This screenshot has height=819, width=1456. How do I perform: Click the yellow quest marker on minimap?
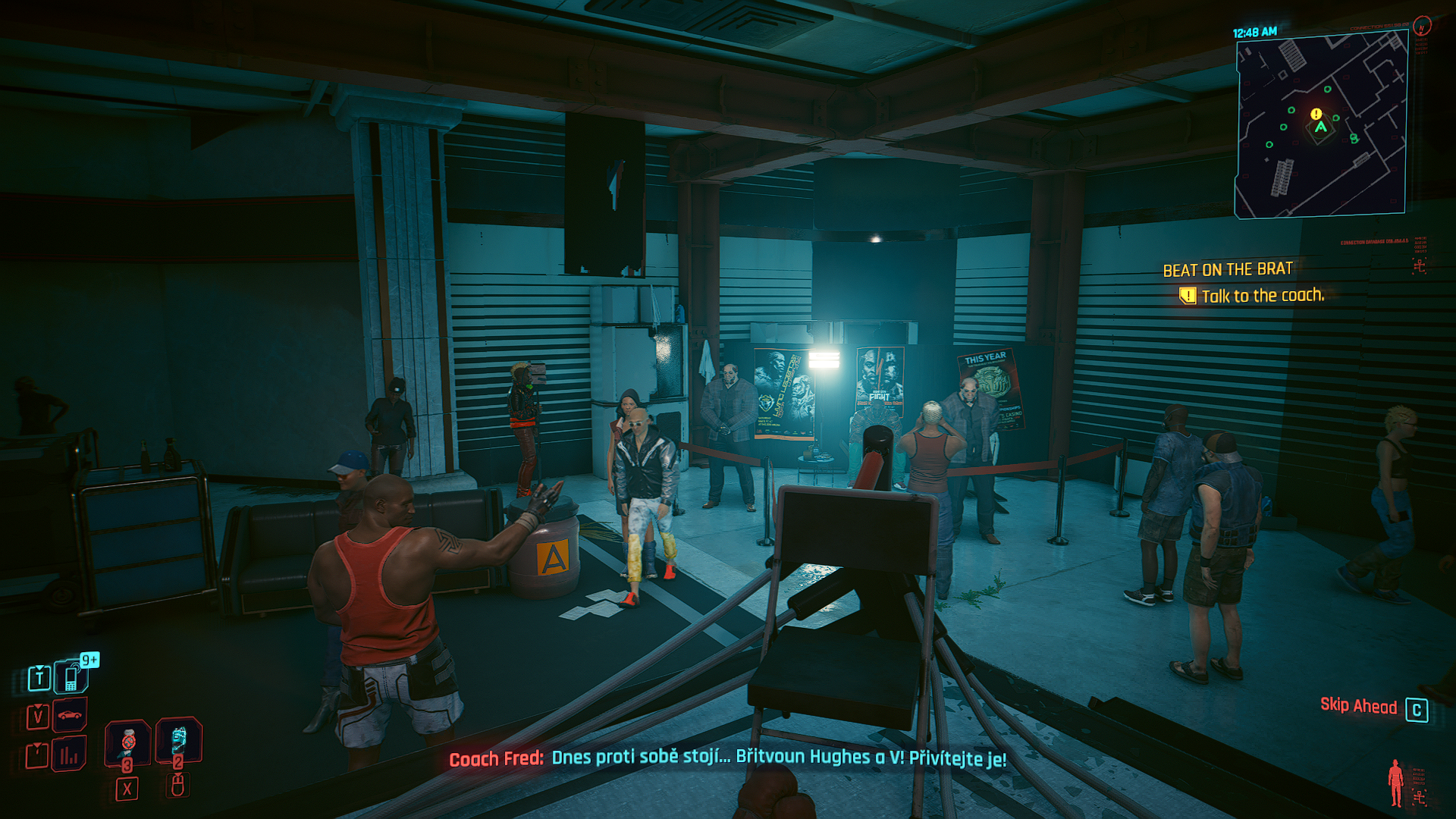point(1316,114)
